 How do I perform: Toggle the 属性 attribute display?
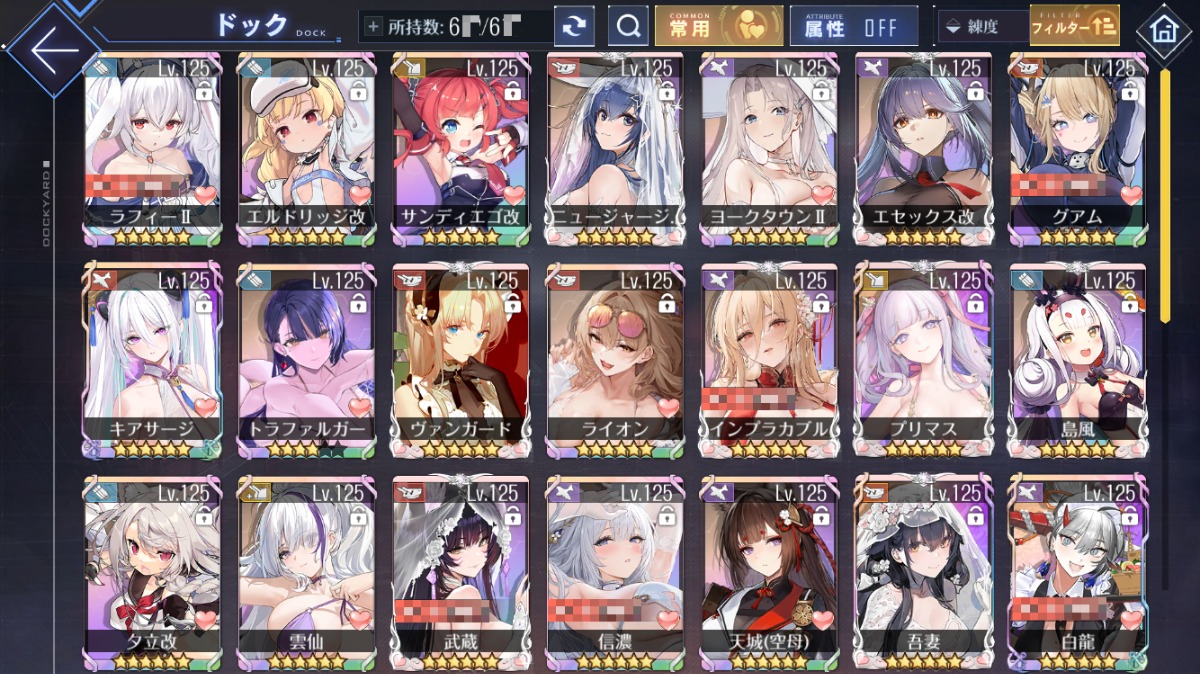(x=853, y=27)
